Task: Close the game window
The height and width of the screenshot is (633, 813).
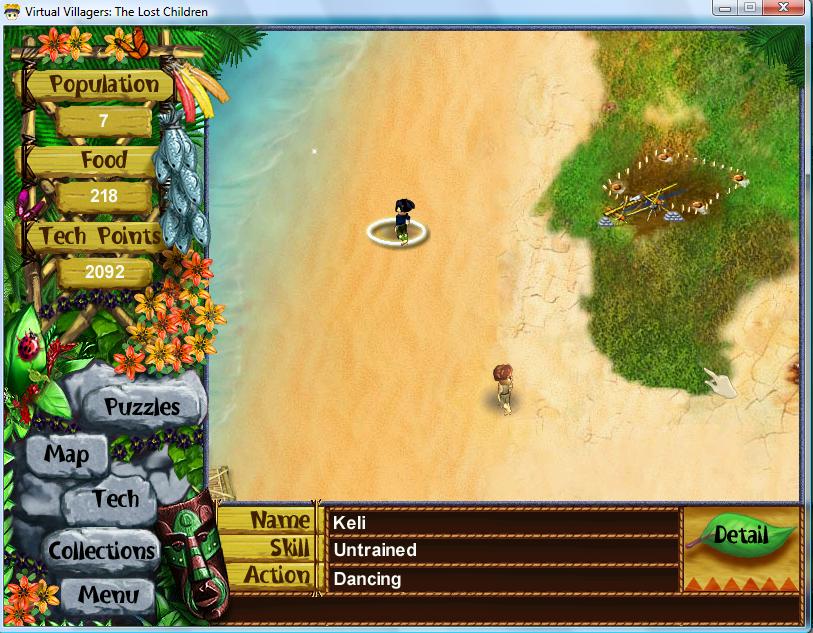Action: 786,8
